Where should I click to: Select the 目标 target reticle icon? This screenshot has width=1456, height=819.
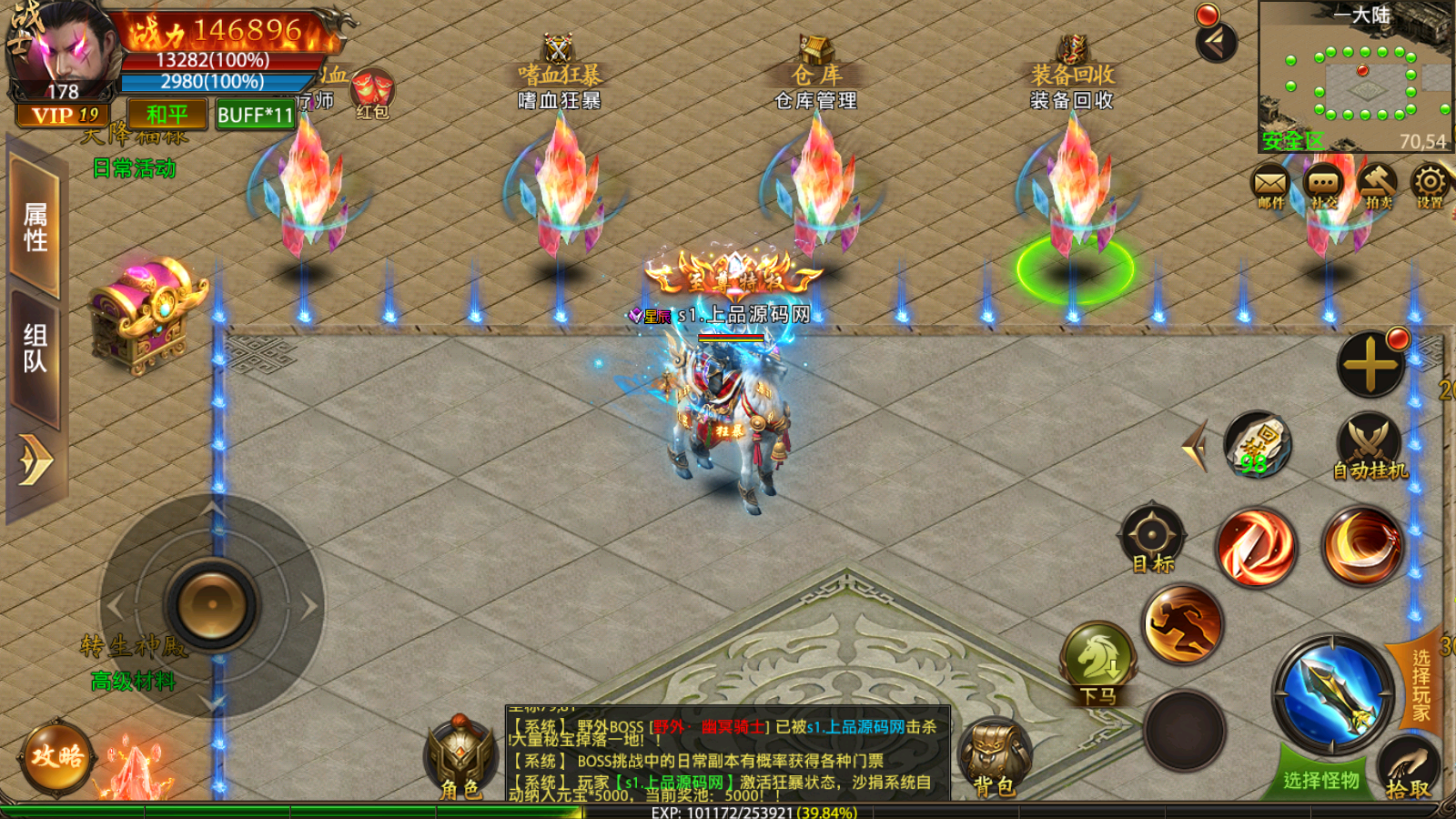(1151, 535)
